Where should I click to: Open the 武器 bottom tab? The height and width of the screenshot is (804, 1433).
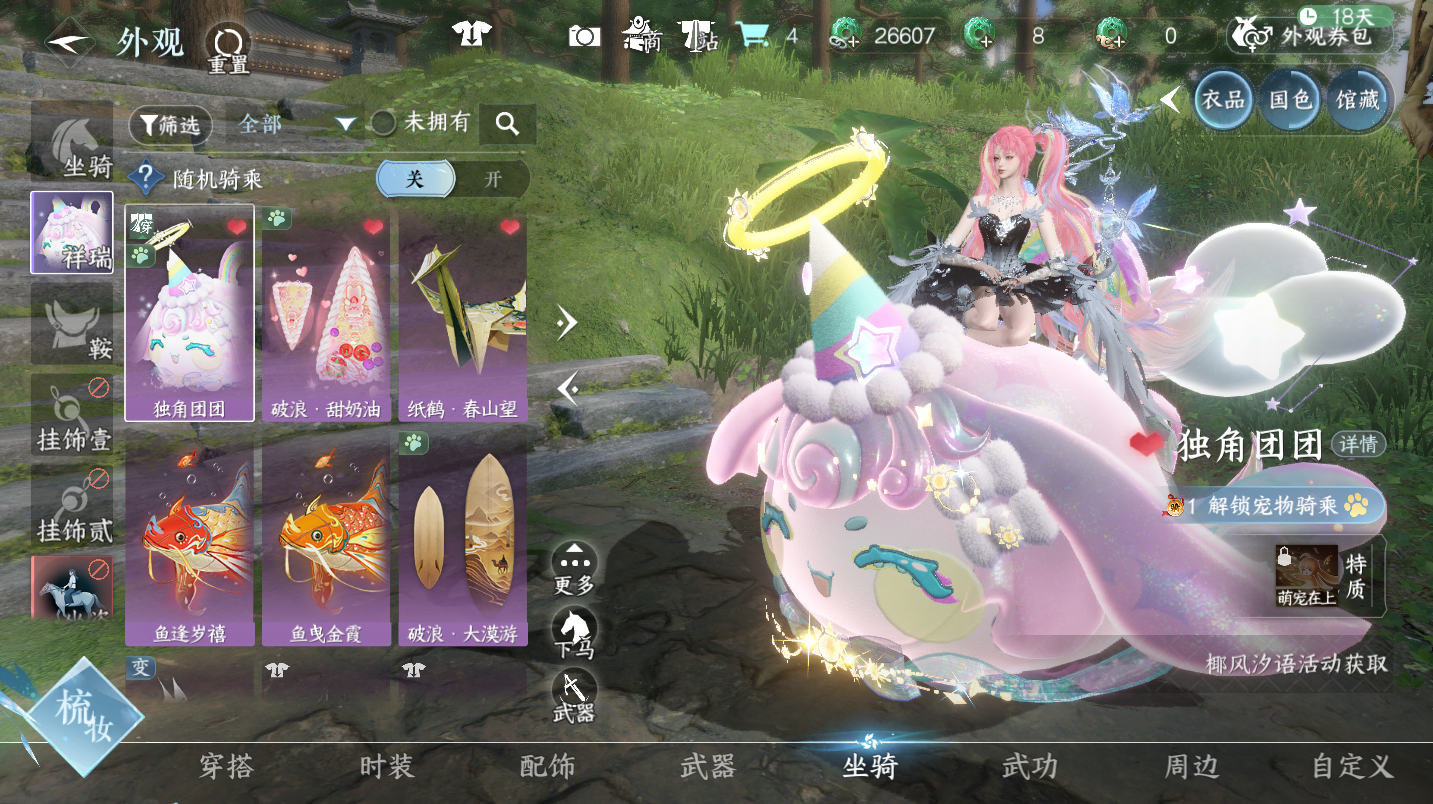(x=707, y=767)
